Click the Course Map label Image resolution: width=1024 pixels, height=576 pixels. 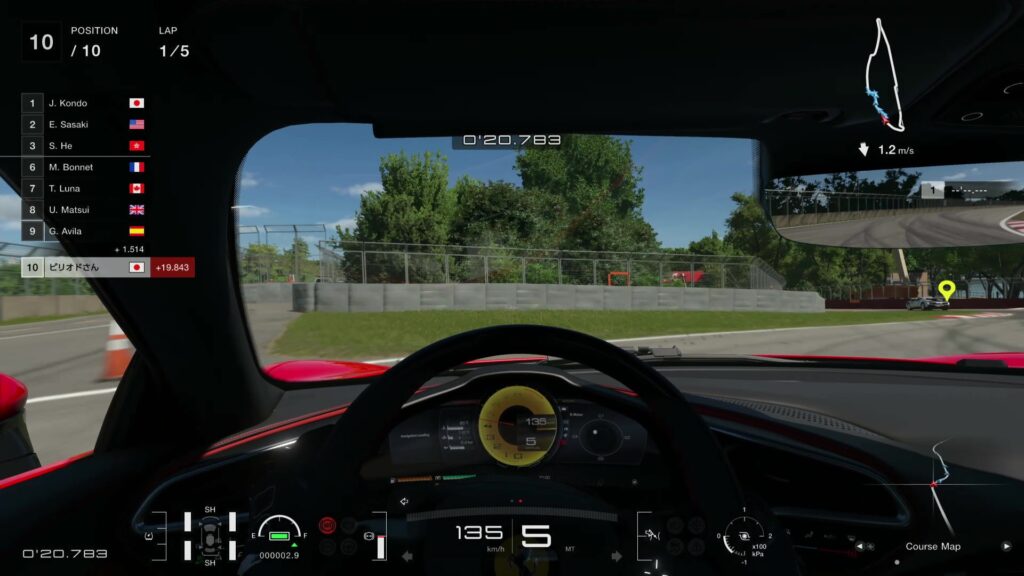[932, 547]
